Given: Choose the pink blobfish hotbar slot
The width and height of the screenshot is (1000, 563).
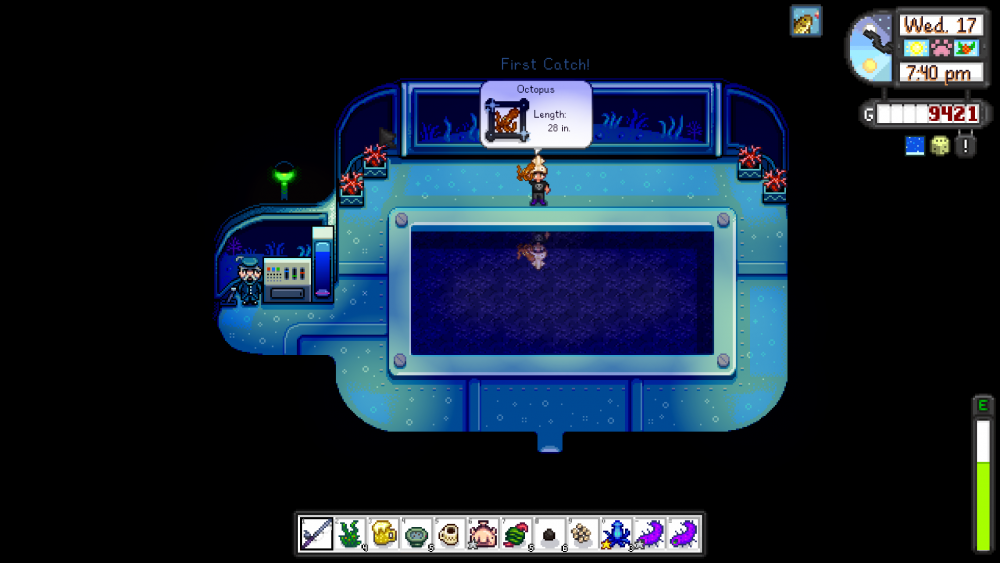Looking at the screenshot, I should (483, 533).
